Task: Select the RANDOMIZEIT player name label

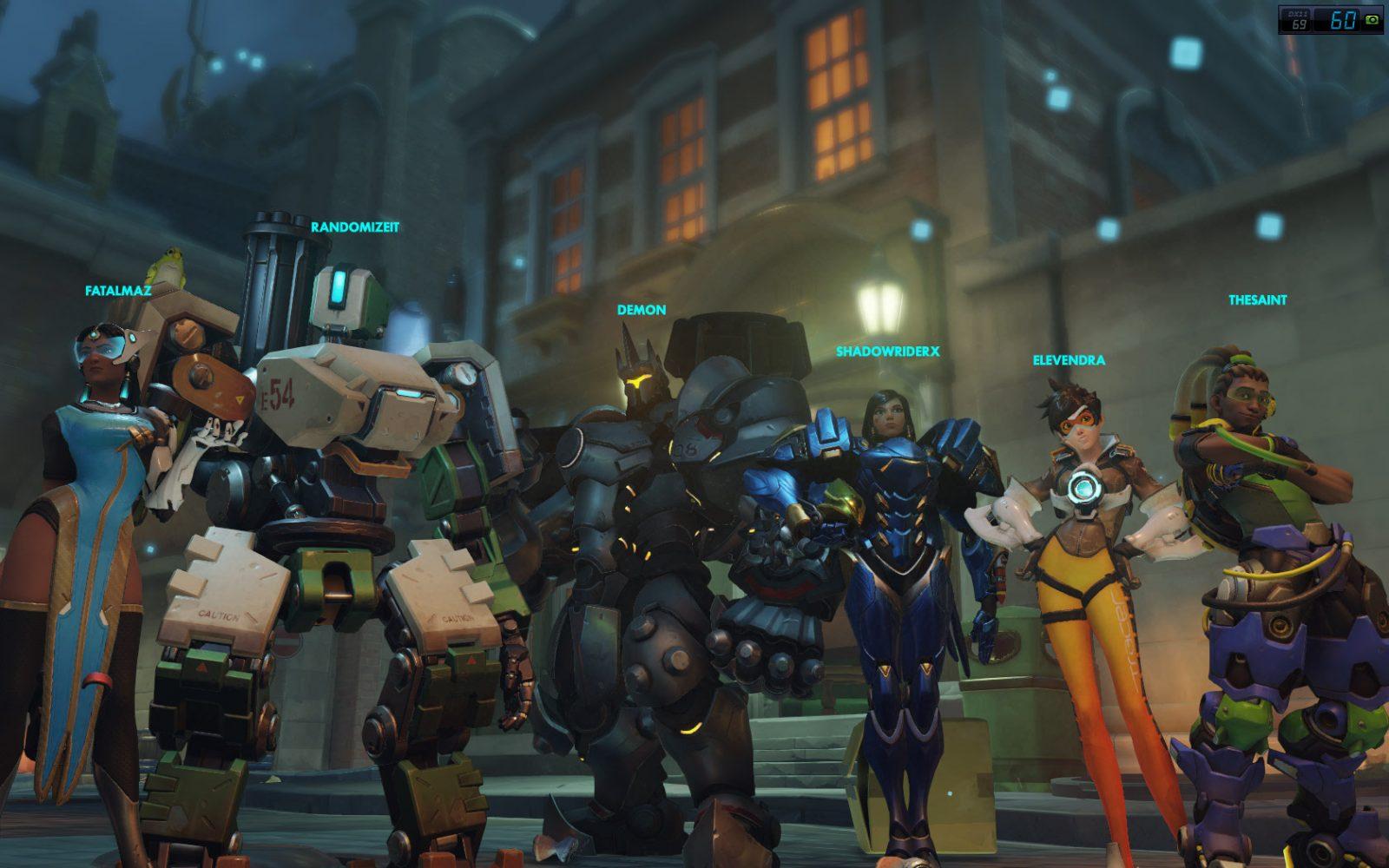Action: tap(355, 227)
